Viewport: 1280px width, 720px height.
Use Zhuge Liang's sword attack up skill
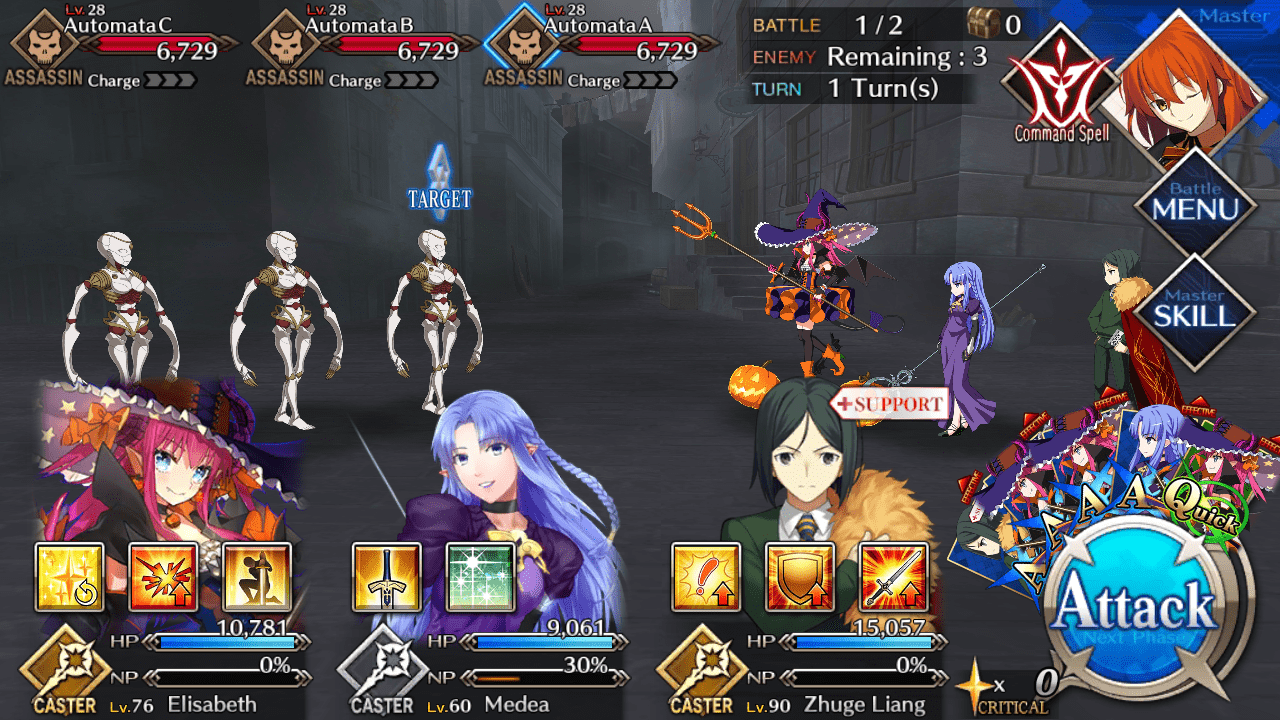pos(894,577)
